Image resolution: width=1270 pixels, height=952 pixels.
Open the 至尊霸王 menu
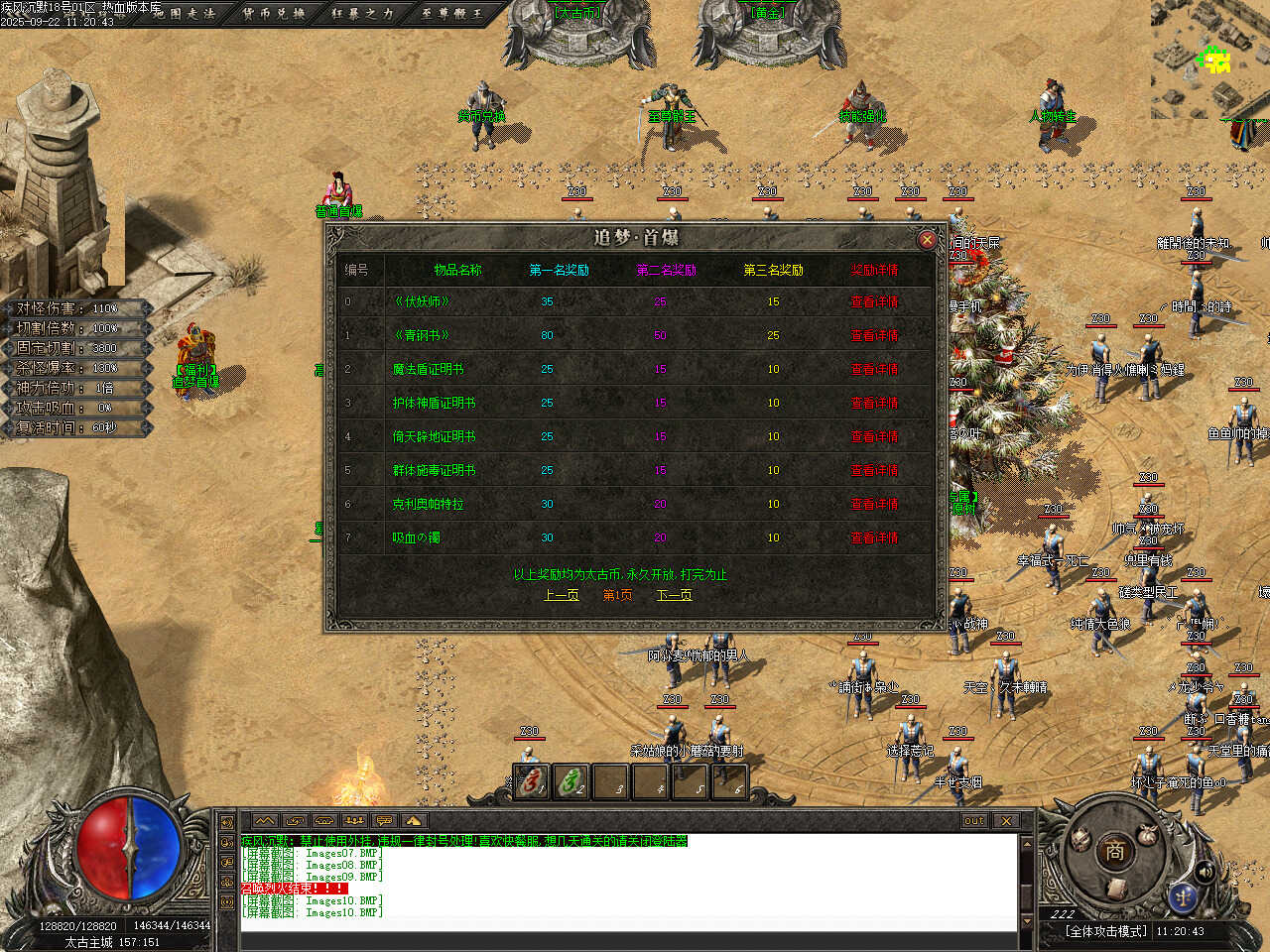(x=451, y=13)
